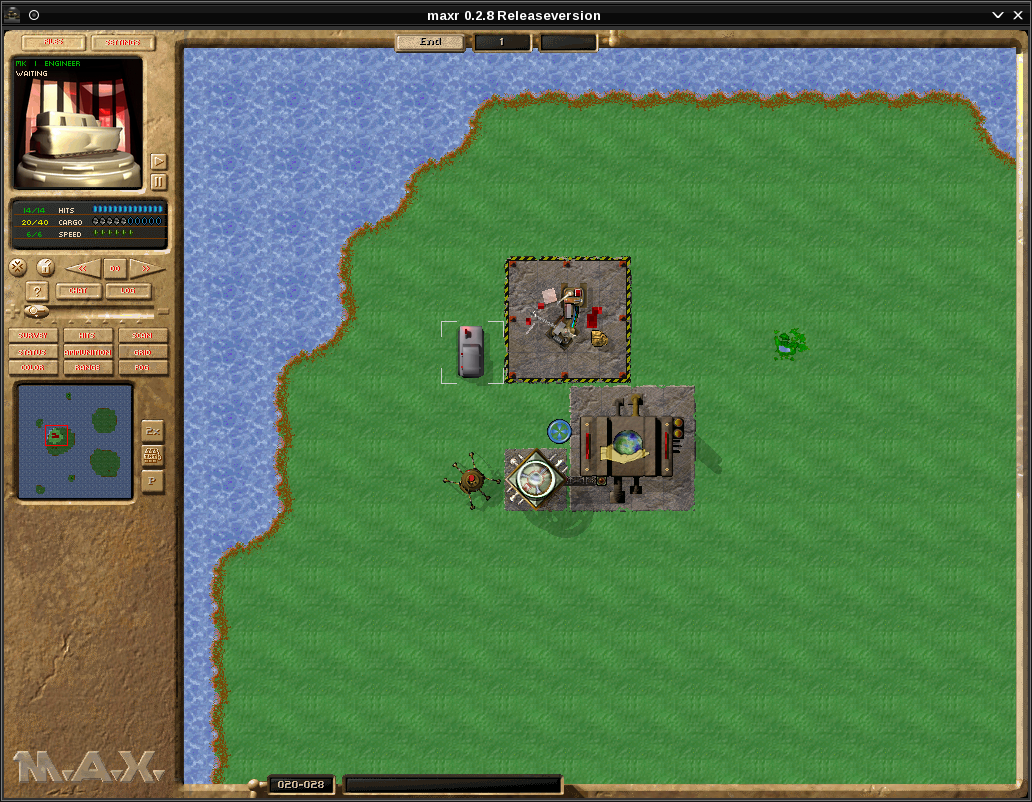Open the Settings menu

pyautogui.click(x=123, y=43)
